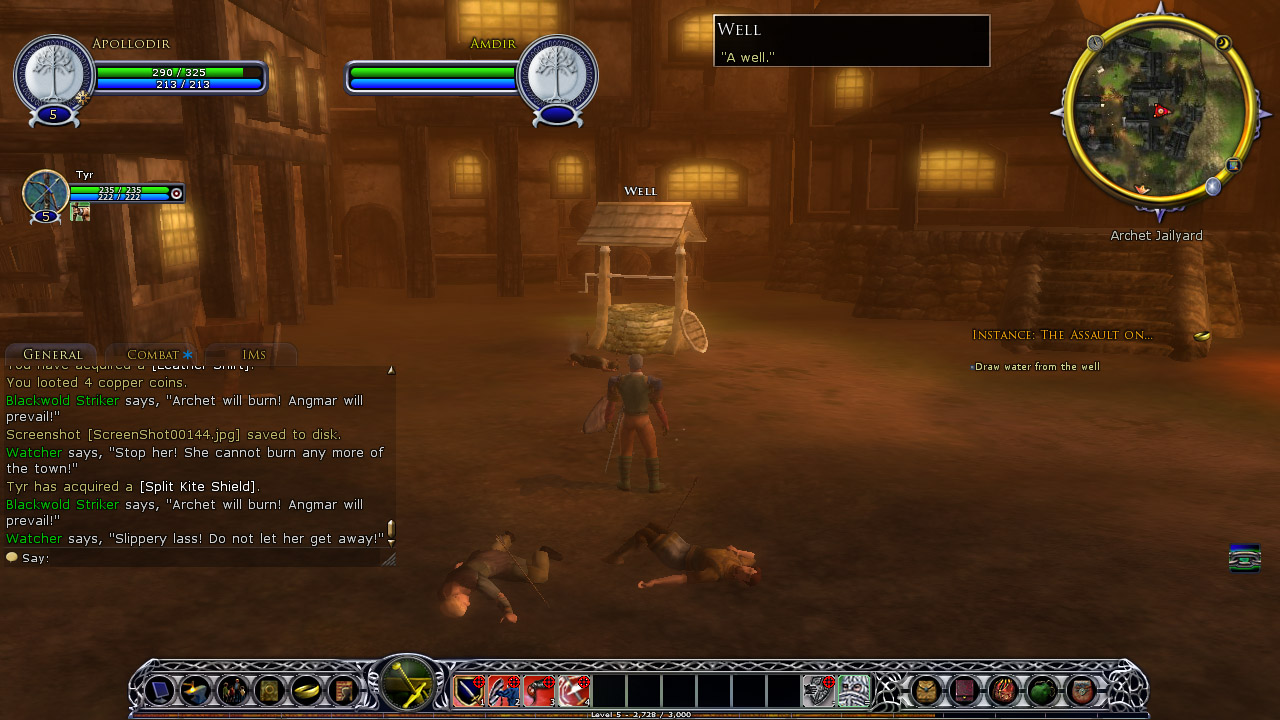The height and width of the screenshot is (720, 1280).
Task: Open the instance quest tracker title
Action: pyautogui.click(x=1062, y=335)
